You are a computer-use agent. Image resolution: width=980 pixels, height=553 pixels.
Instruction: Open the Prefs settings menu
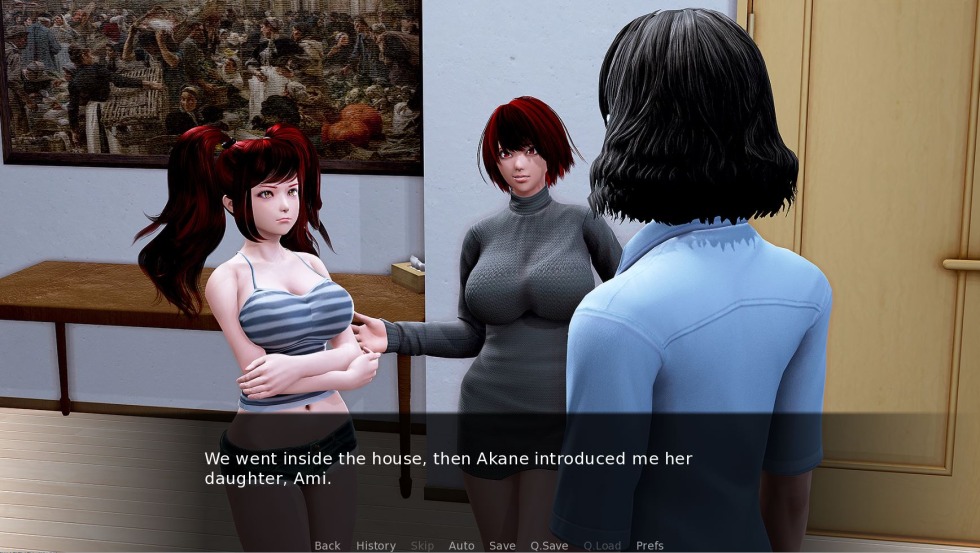click(650, 546)
